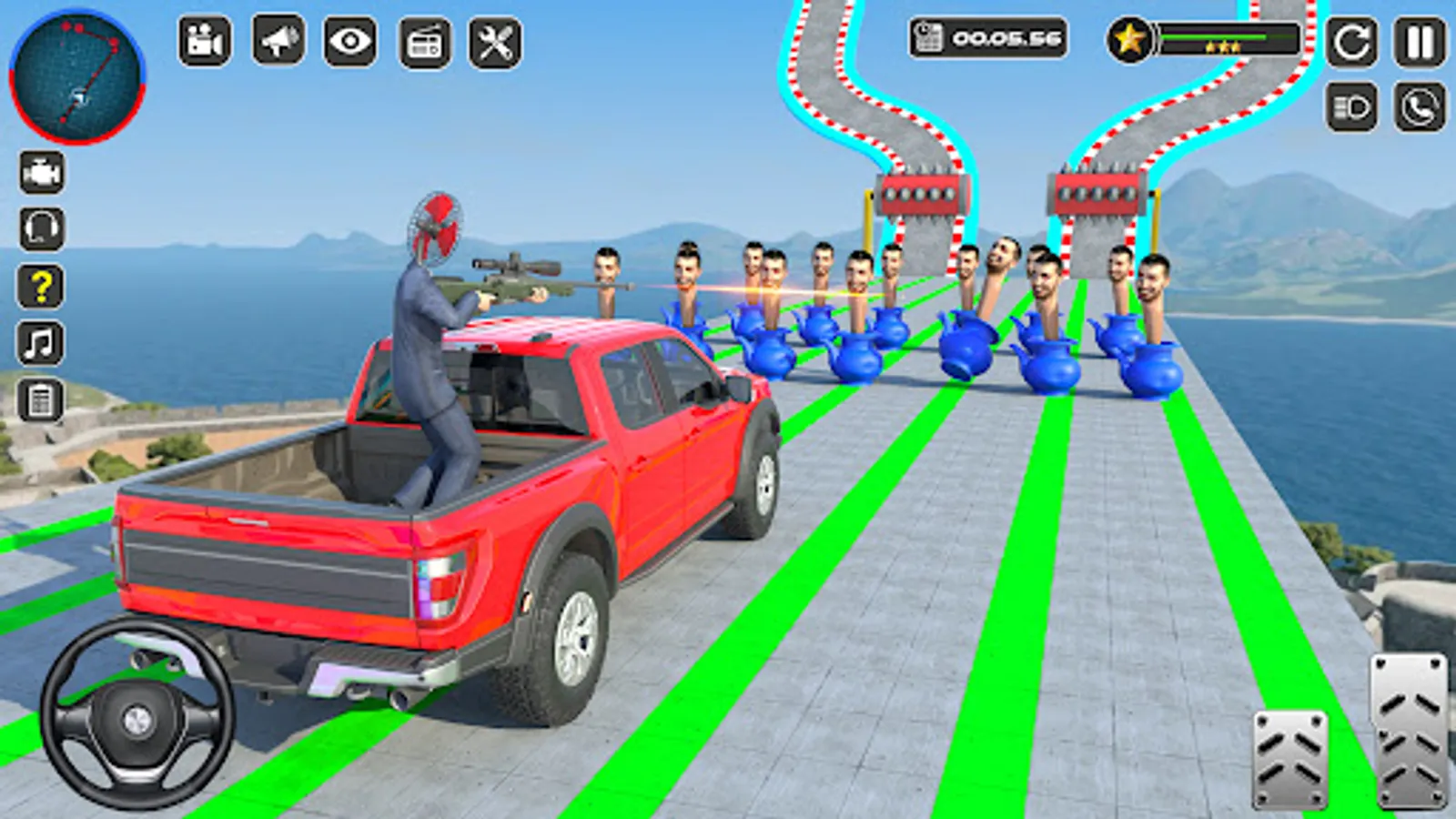Open the yellow question mark hint icon
Screen dimensions: 1456x819
pos(40,285)
